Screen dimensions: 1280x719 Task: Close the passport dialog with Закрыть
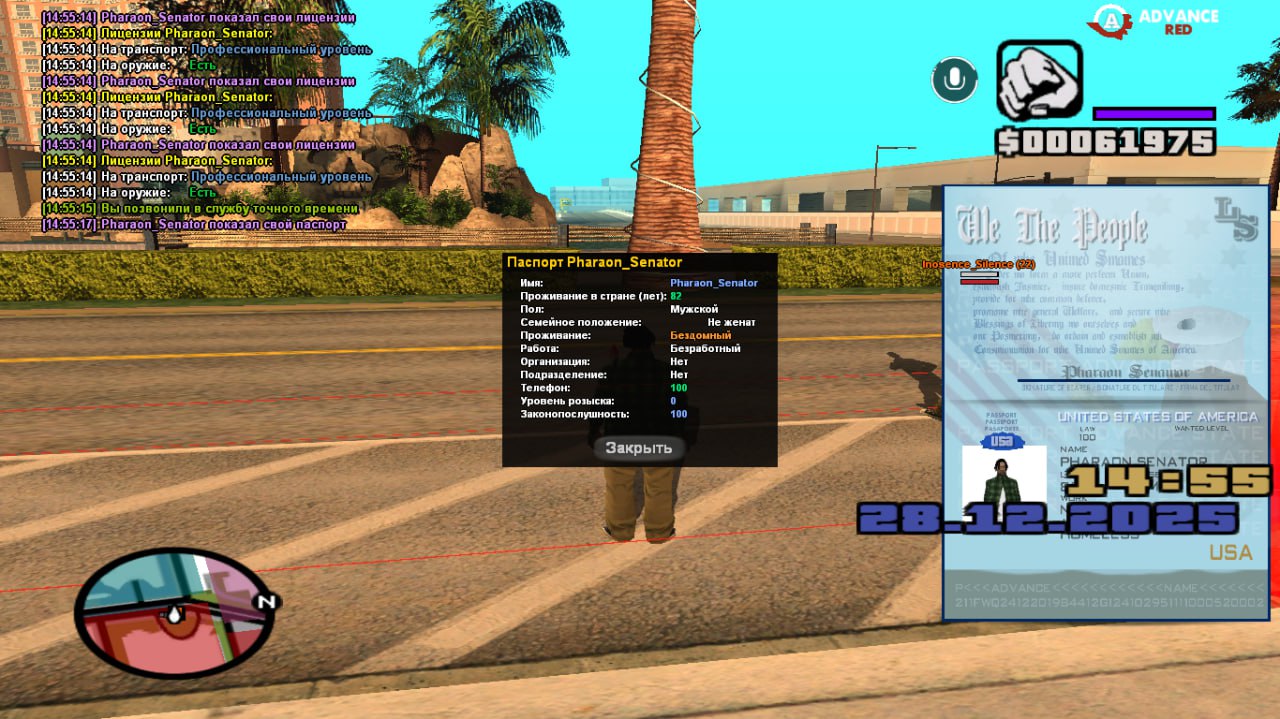pyautogui.click(x=639, y=448)
